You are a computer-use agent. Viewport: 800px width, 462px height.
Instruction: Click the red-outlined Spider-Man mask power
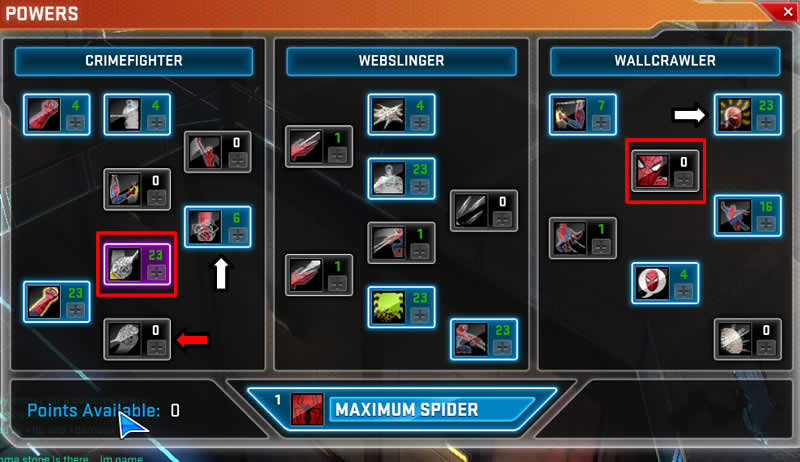point(649,171)
